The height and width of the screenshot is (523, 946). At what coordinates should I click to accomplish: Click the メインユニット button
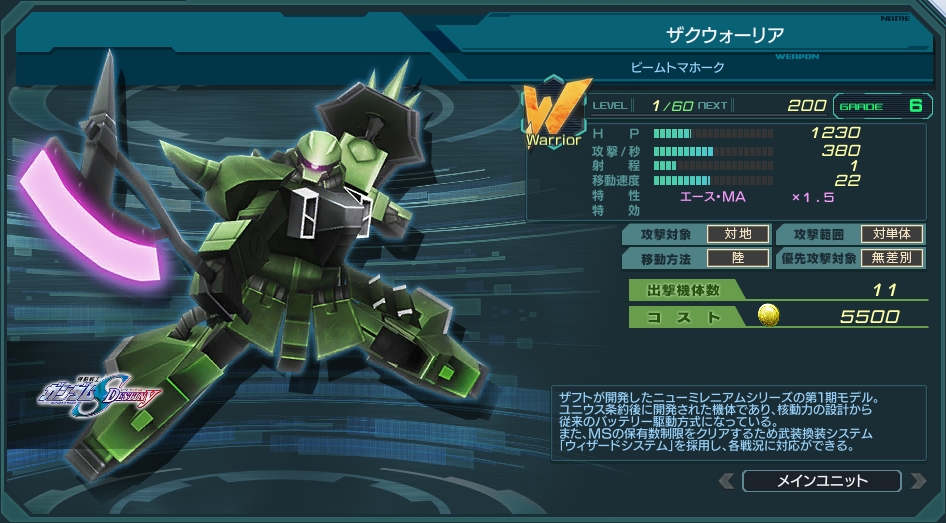[822, 481]
